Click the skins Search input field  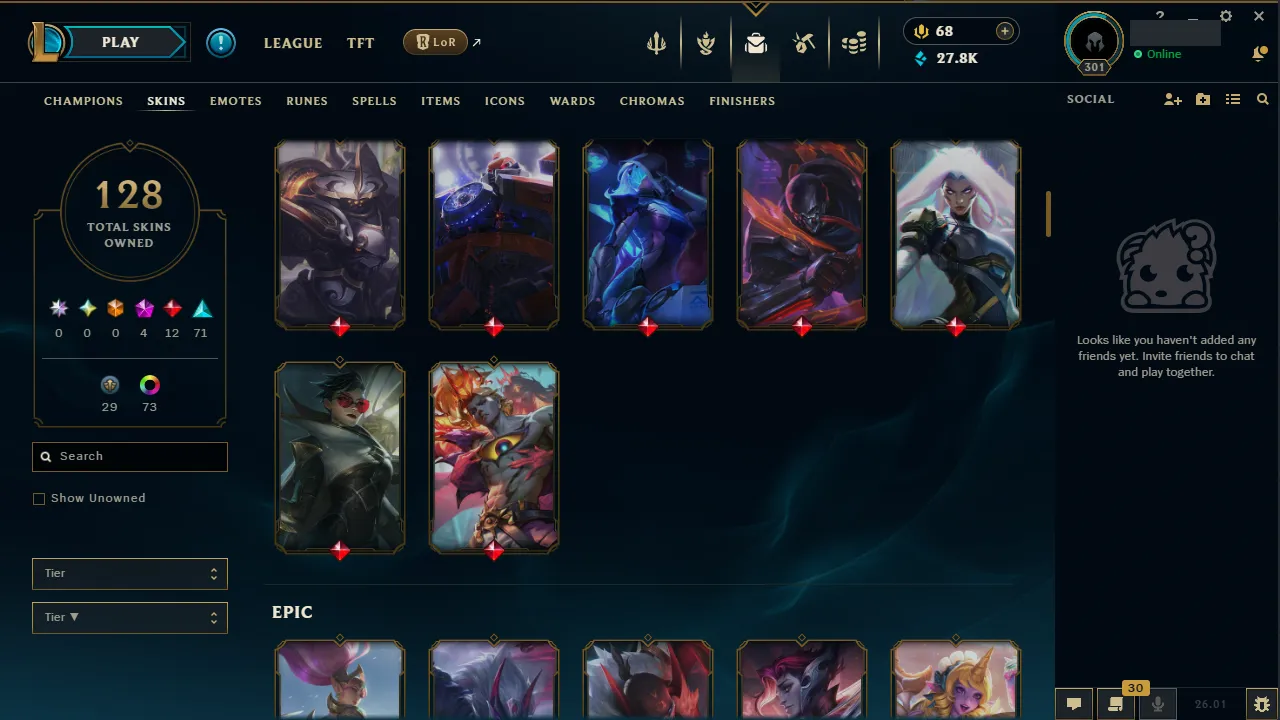click(129, 456)
